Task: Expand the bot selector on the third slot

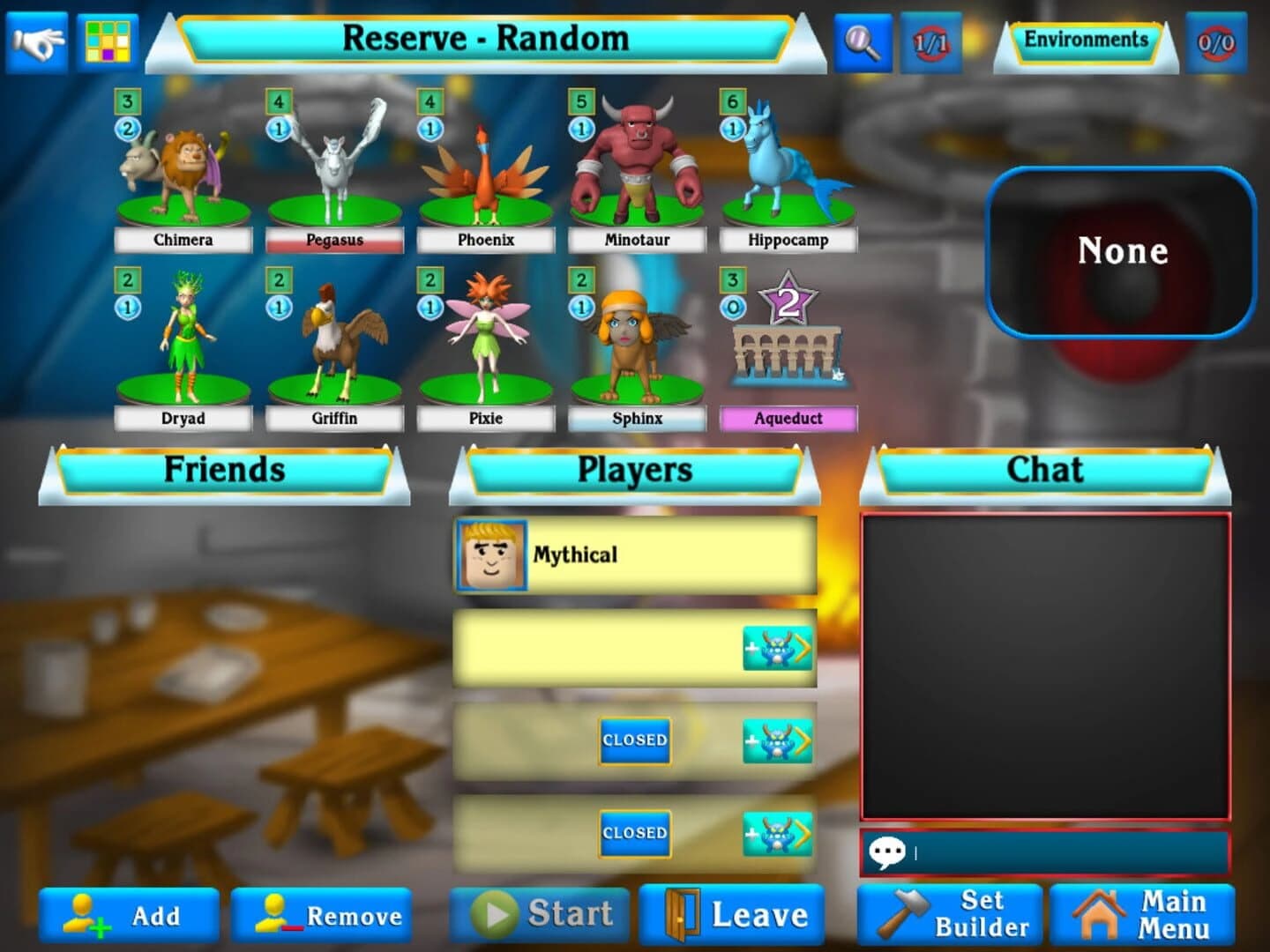Action: click(x=779, y=741)
